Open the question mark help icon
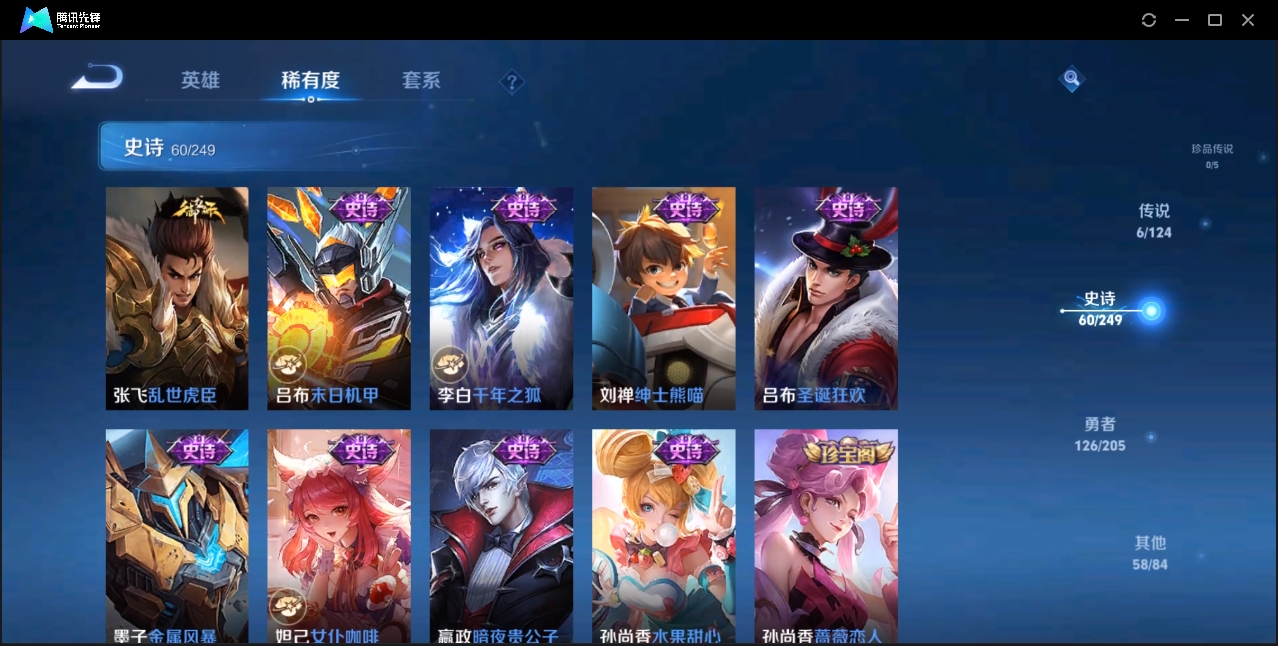Image resolution: width=1278 pixels, height=646 pixels. click(512, 82)
